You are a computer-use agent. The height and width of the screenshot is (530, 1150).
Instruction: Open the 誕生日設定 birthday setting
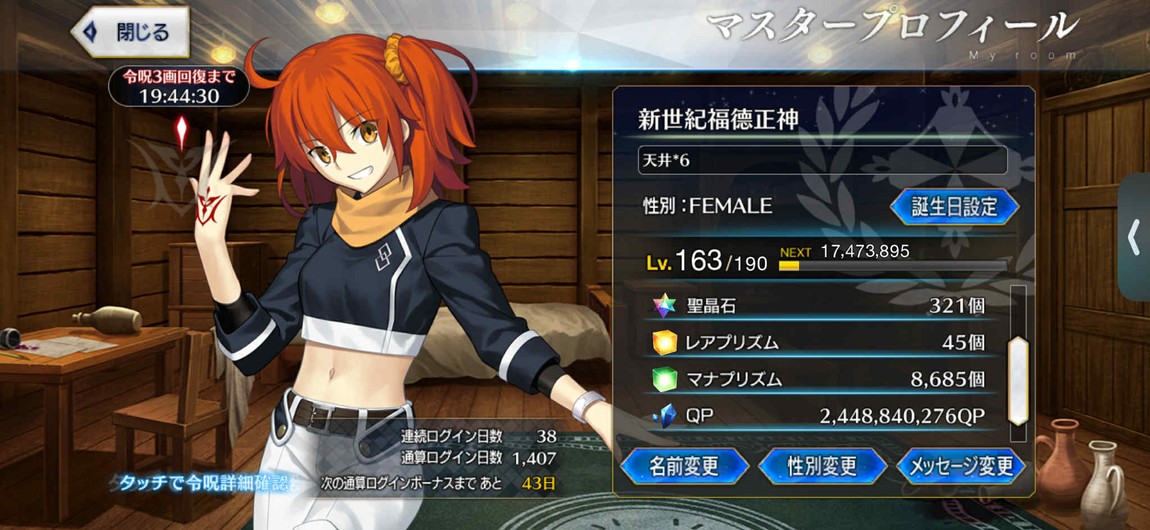[x=953, y=206]
